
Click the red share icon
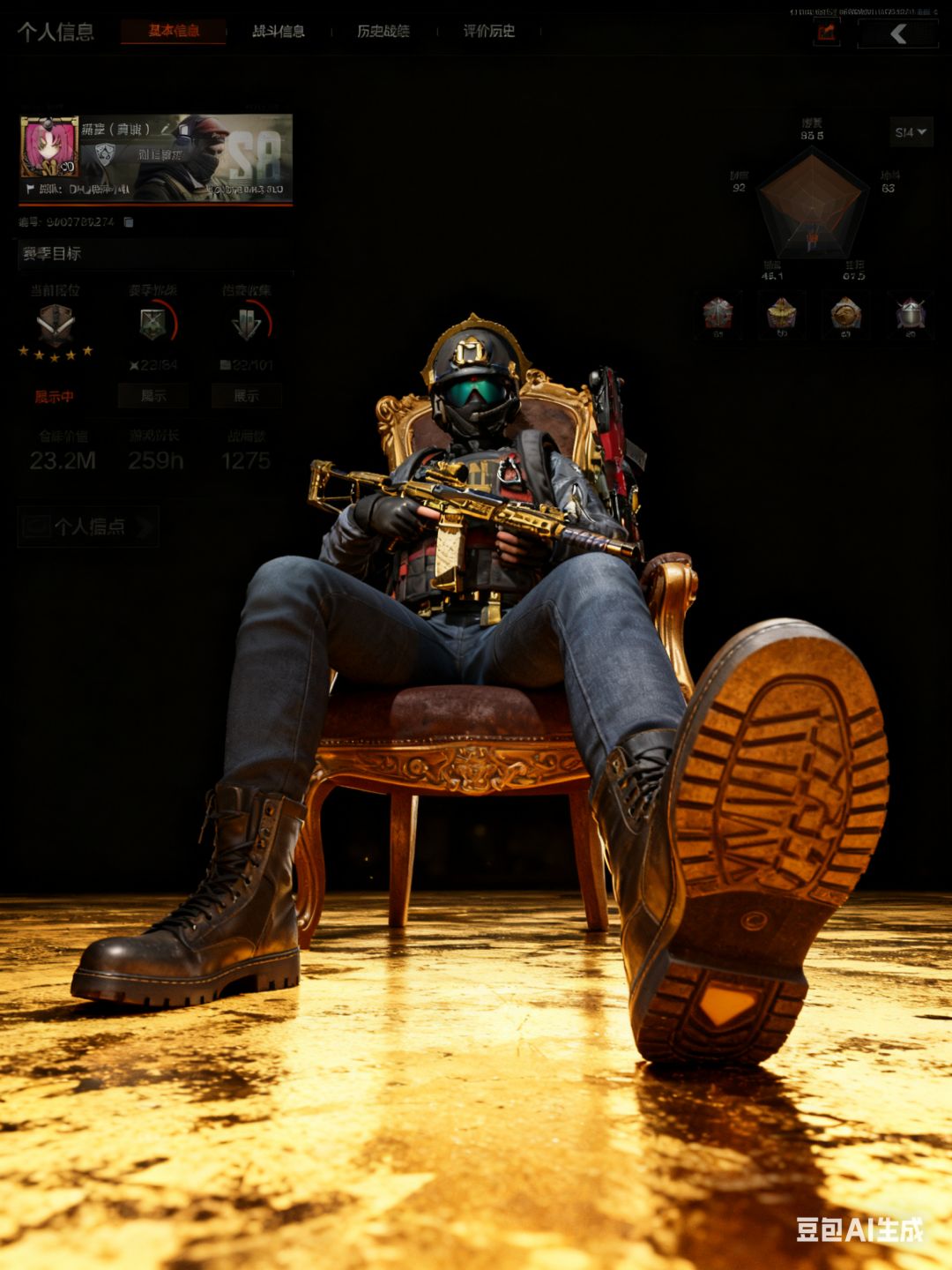pos(826,34)
